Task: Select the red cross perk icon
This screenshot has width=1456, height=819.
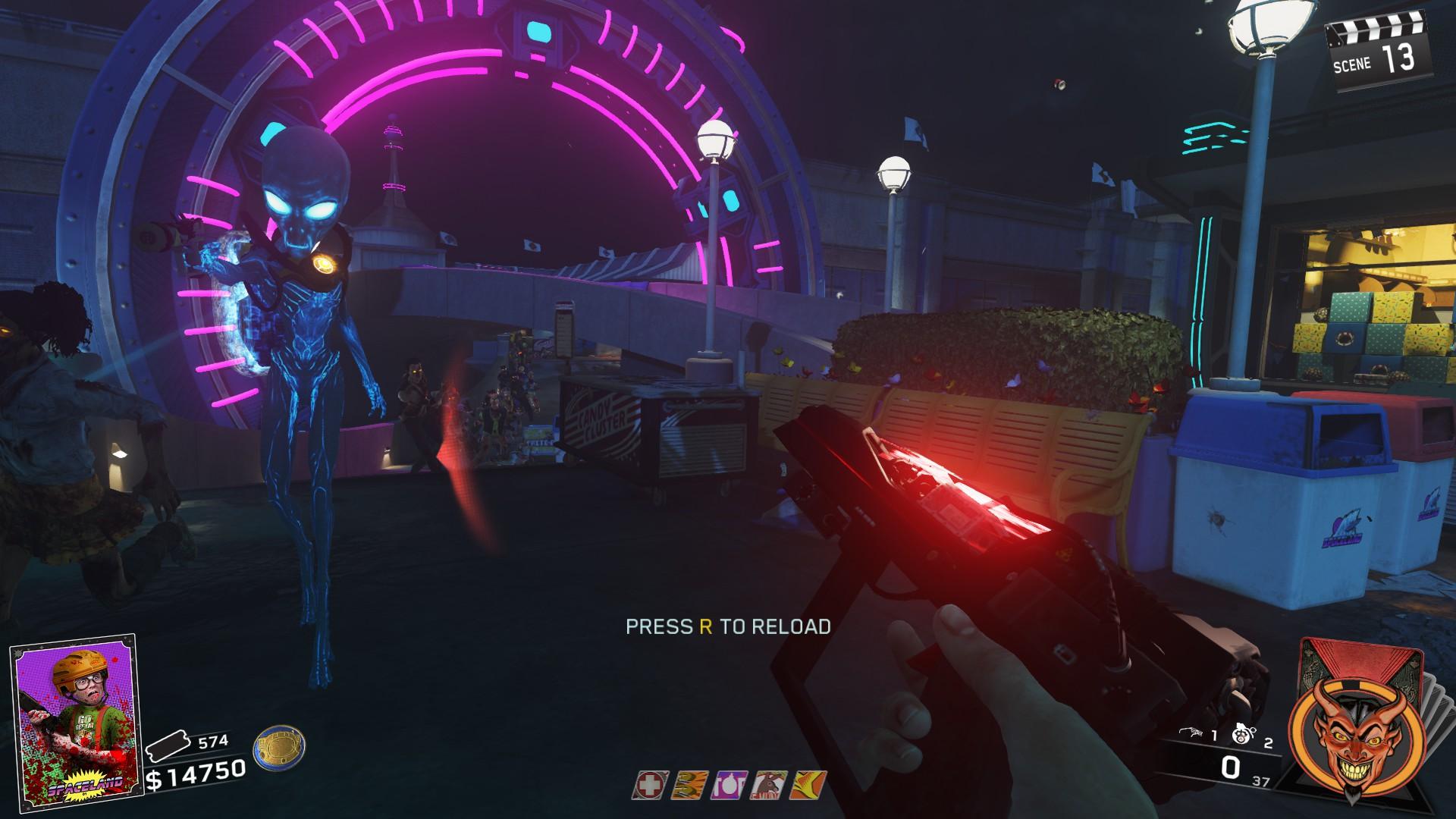Action: coord(648,786)
